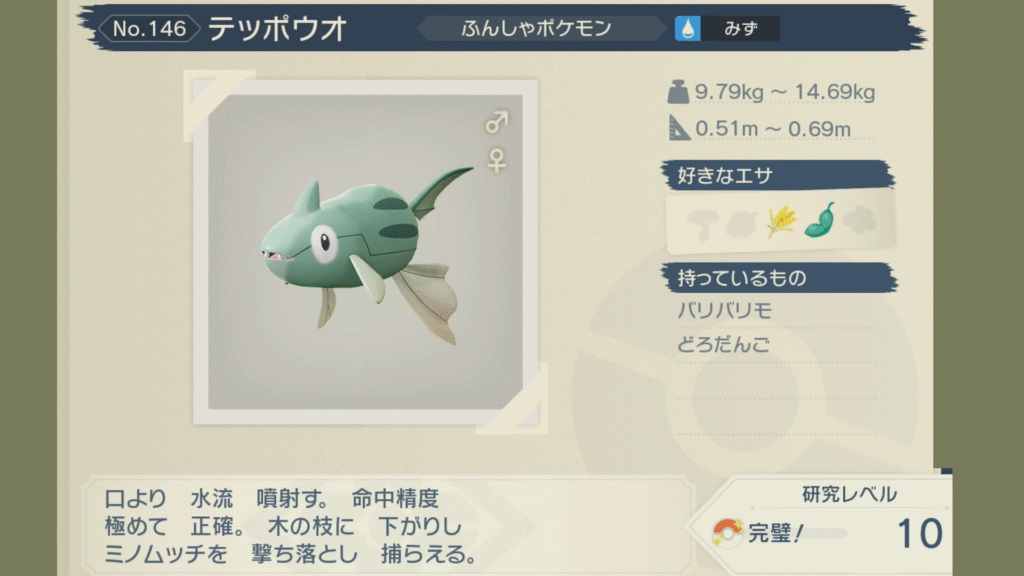
Task: Click the No.146 テッポウオ name header
Action: tap(228, 29)
